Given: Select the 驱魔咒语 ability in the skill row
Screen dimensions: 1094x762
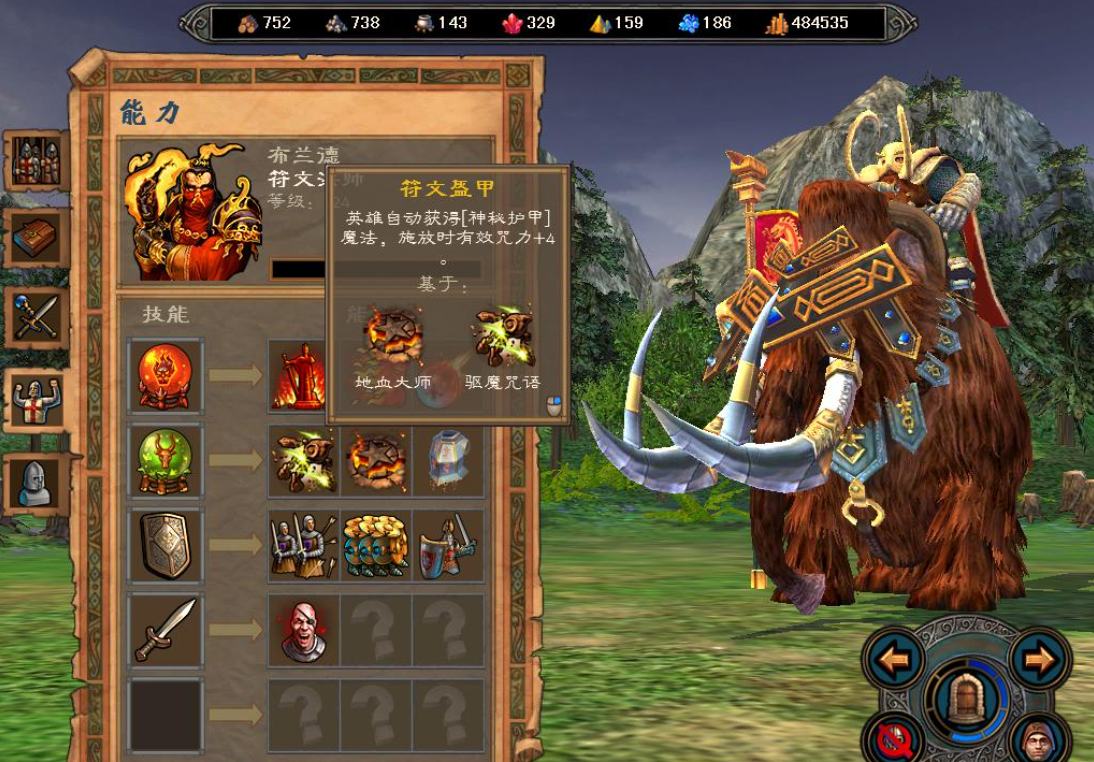Looking at the screenshot, I should coord(303,461).
